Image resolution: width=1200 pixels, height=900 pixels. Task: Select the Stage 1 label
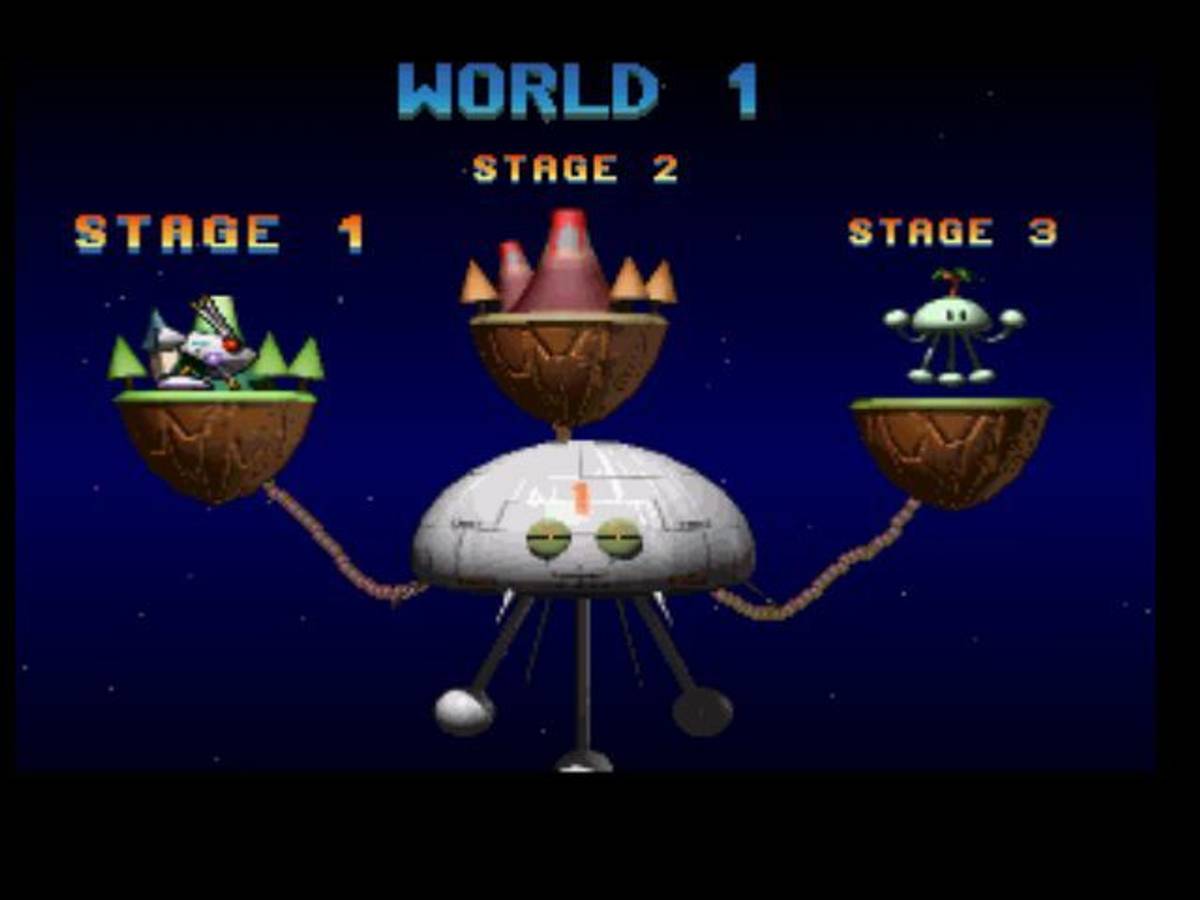coord(219,233)
